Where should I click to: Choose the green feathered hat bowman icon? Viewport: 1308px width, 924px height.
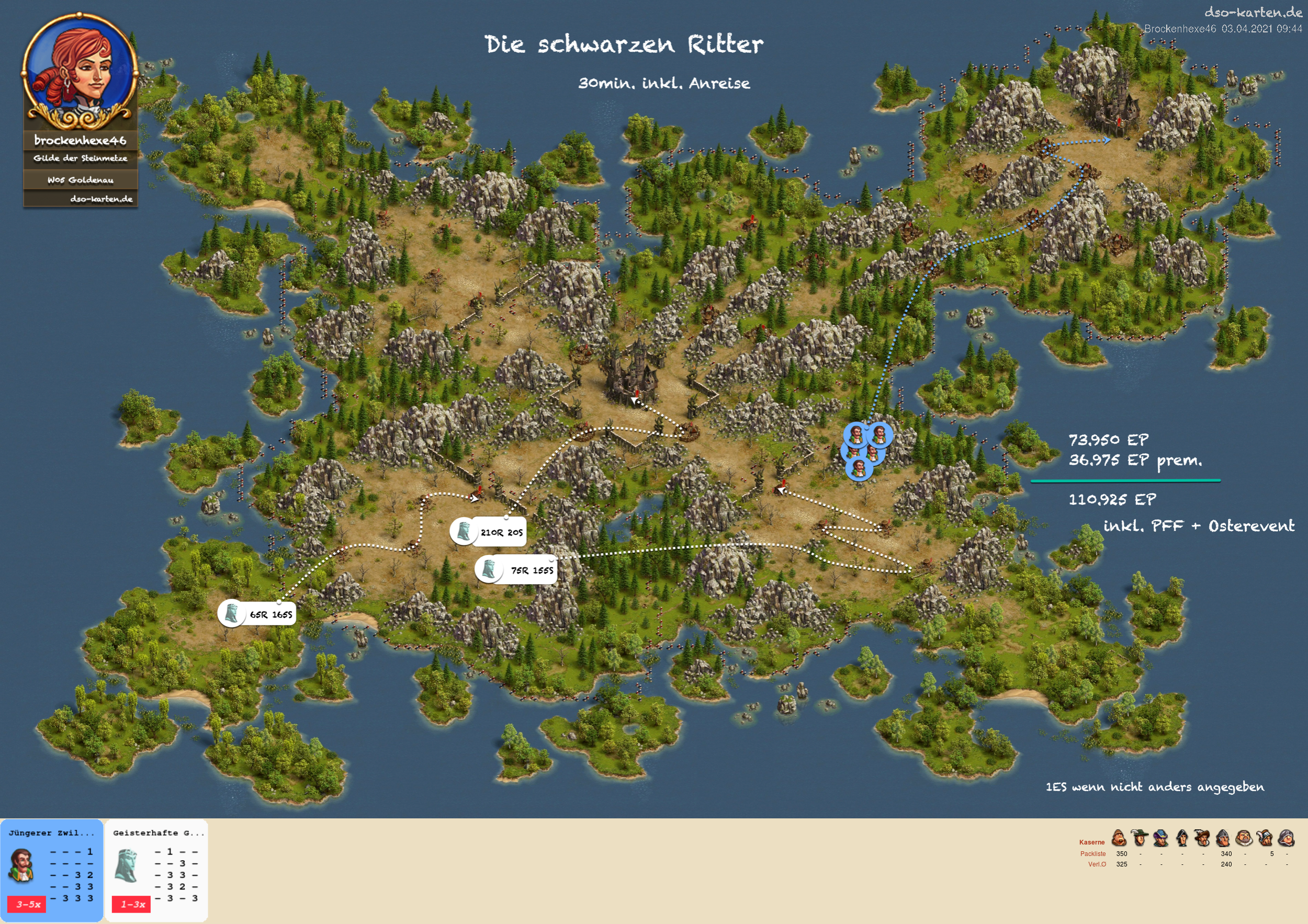tap(1140, 838)
